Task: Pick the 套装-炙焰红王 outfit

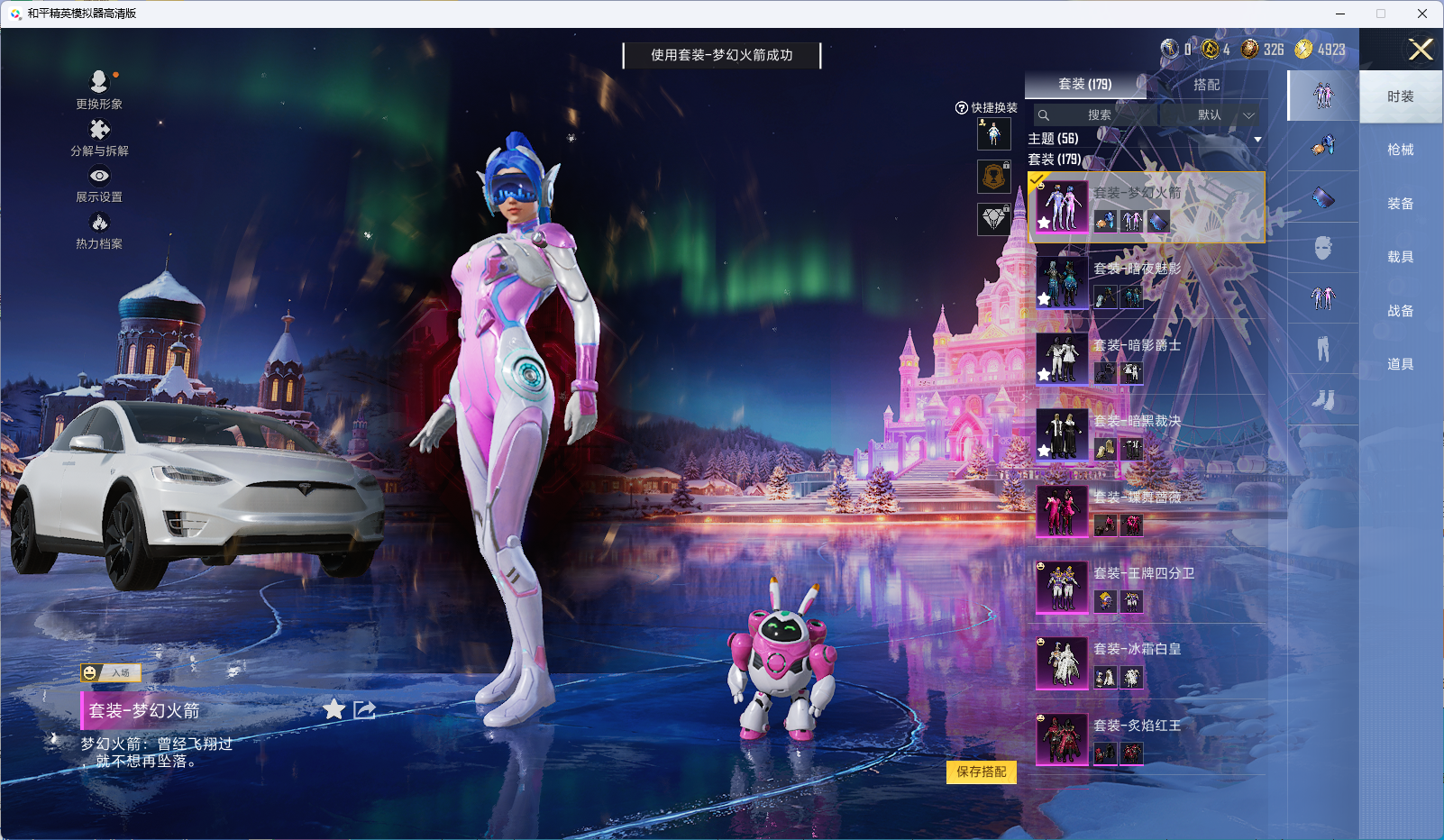Action: [x=1147, y=738]
